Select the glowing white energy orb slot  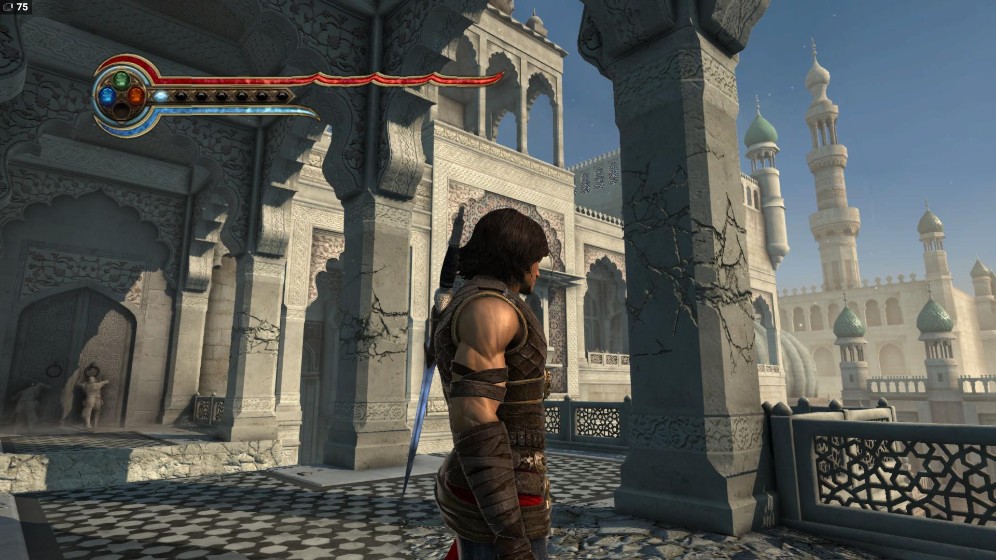(x=161, y=96)
